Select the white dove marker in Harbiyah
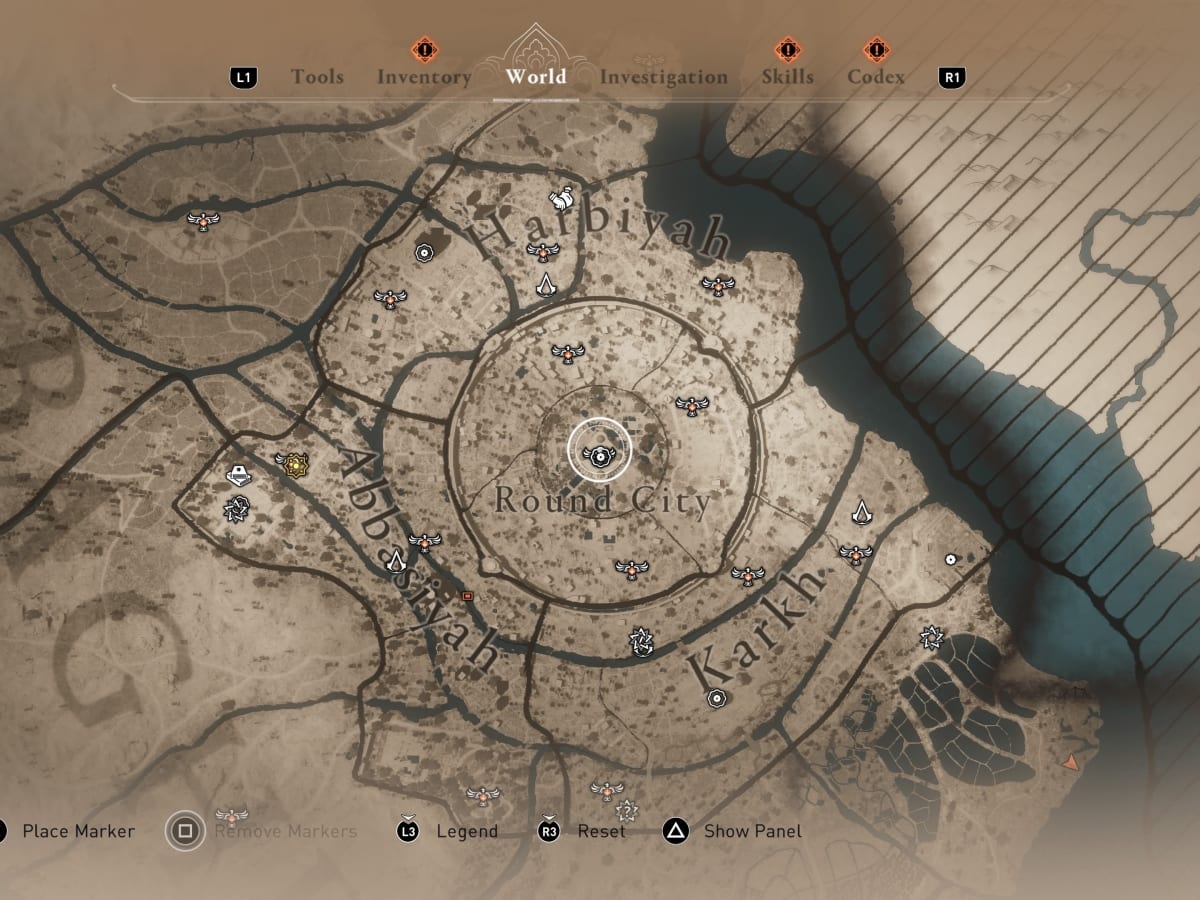The width and height of the screenshot is (1200, 900). pyautogui.click(x=561, y=197)
